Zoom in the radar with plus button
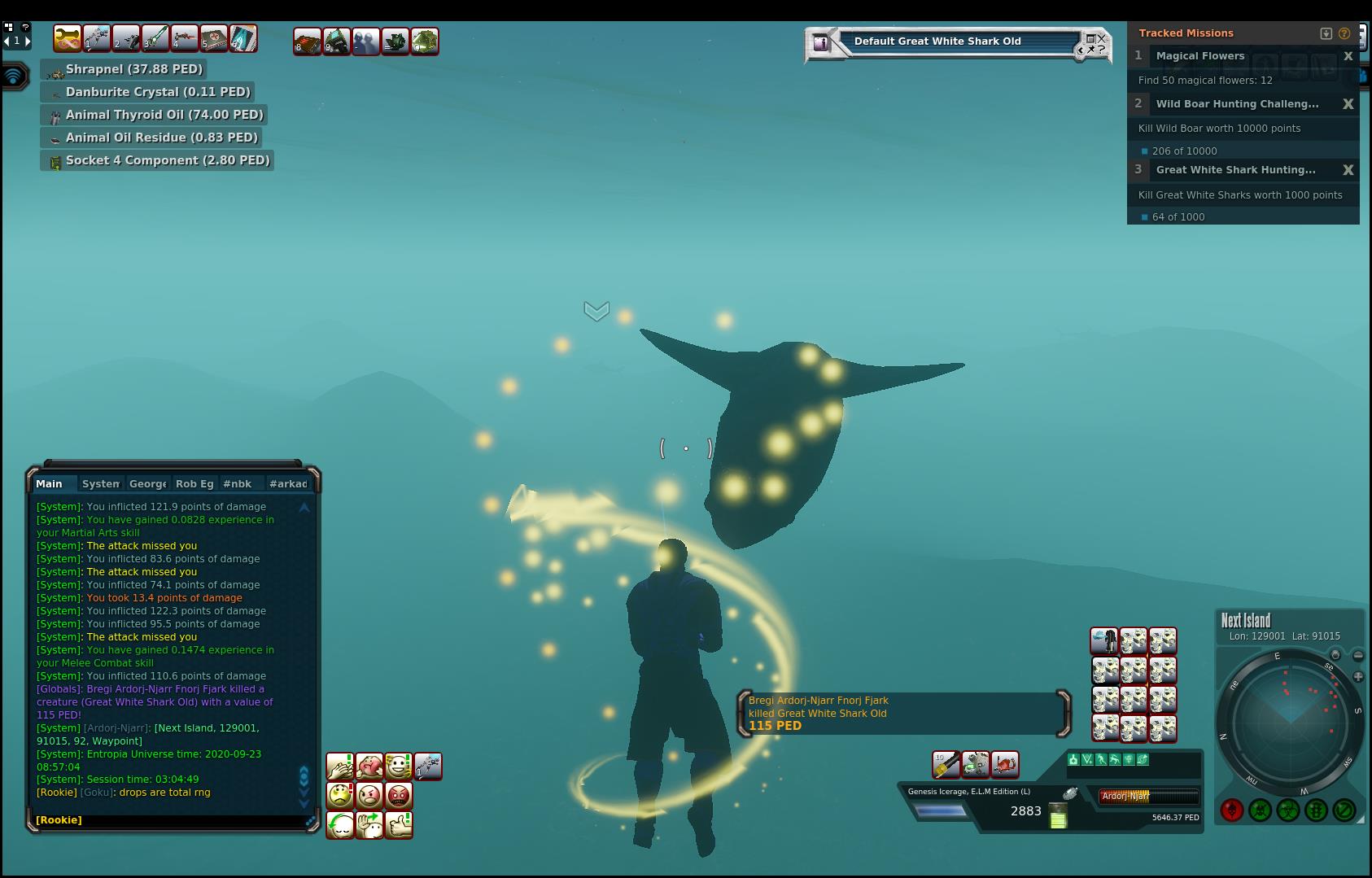The image size is (1372, 878). coord(1358,676)
